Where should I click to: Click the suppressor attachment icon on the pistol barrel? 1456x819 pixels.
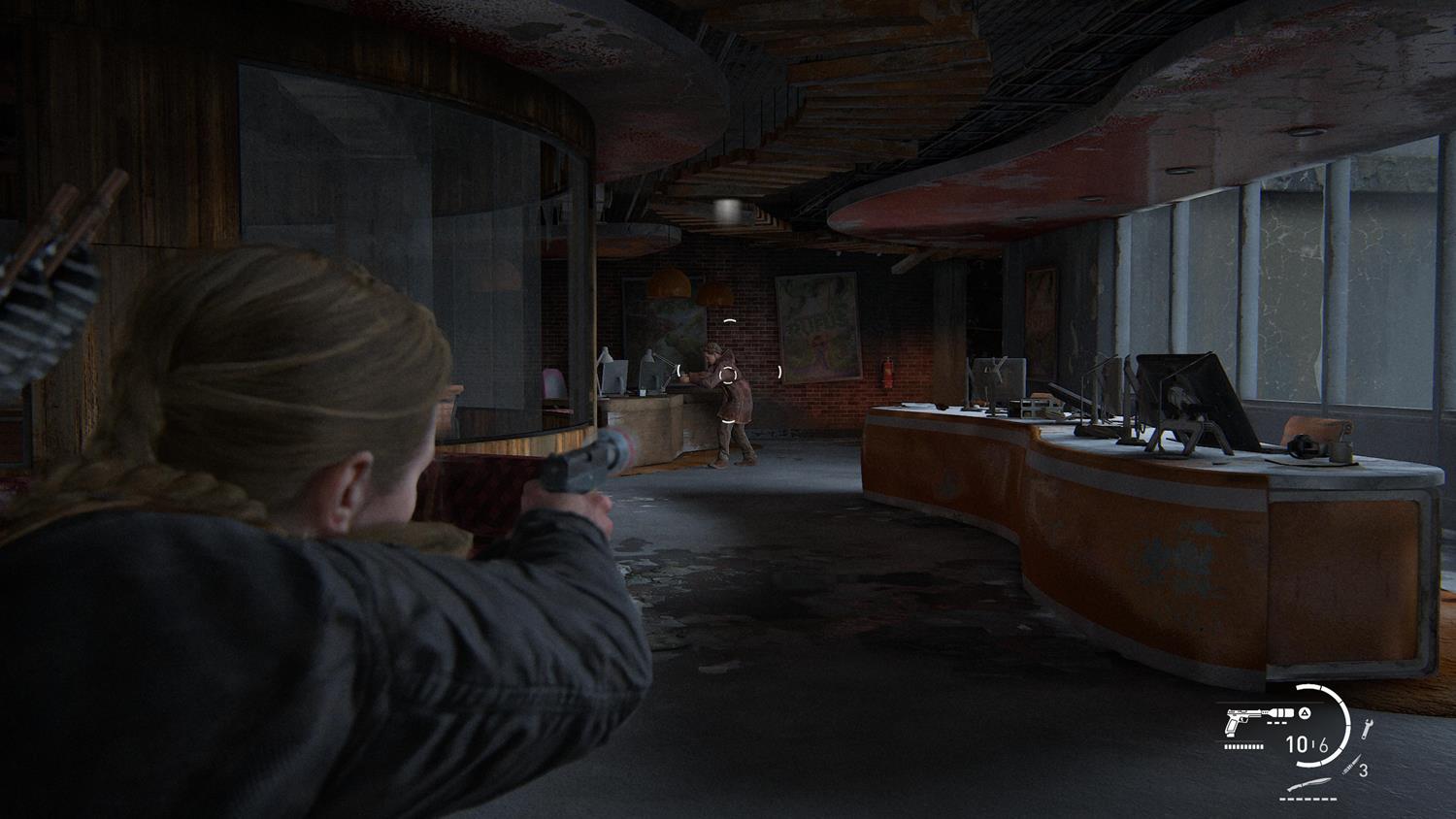[1280, 712]
